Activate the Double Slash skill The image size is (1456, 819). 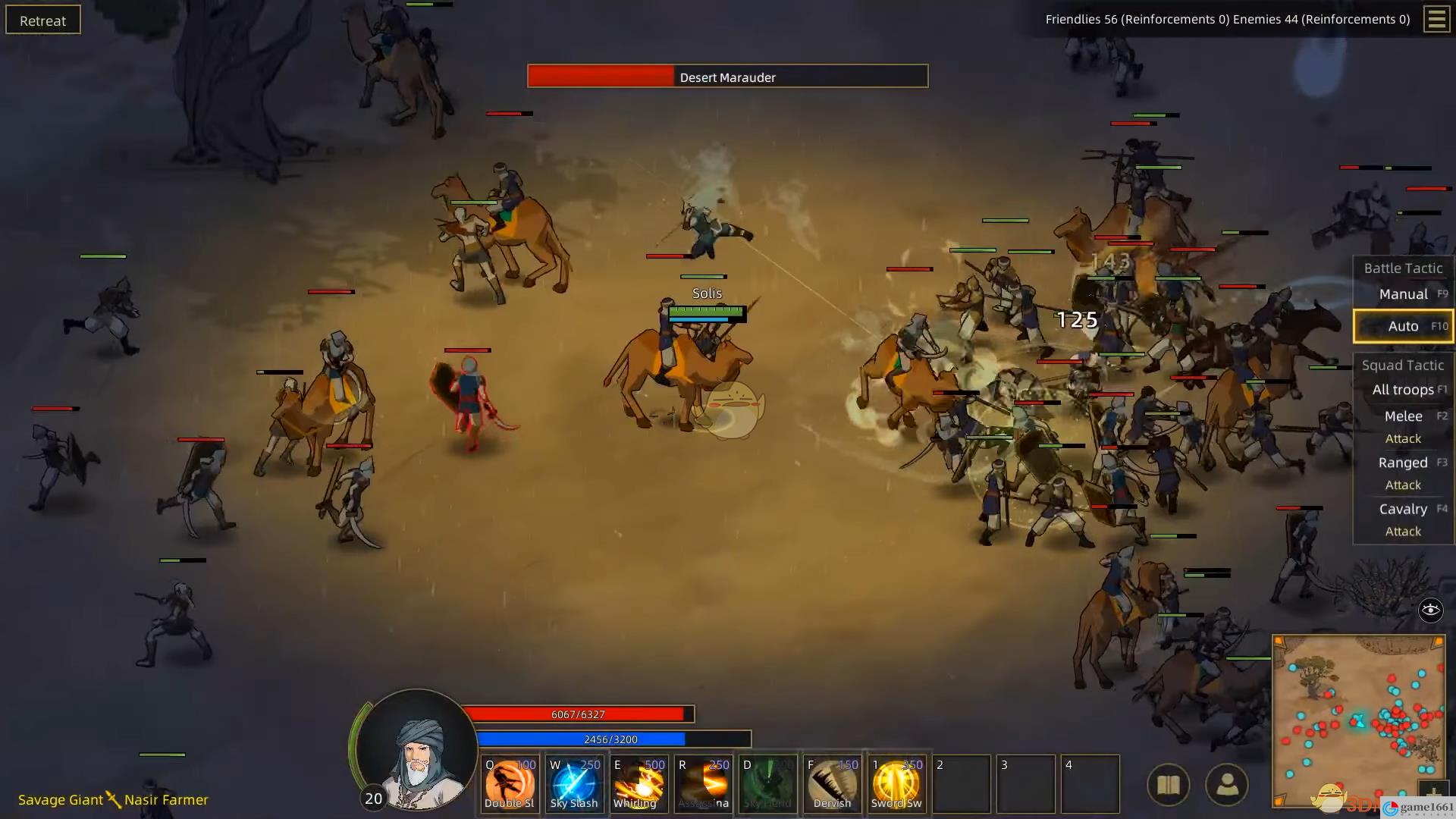(x=510, y=783)
